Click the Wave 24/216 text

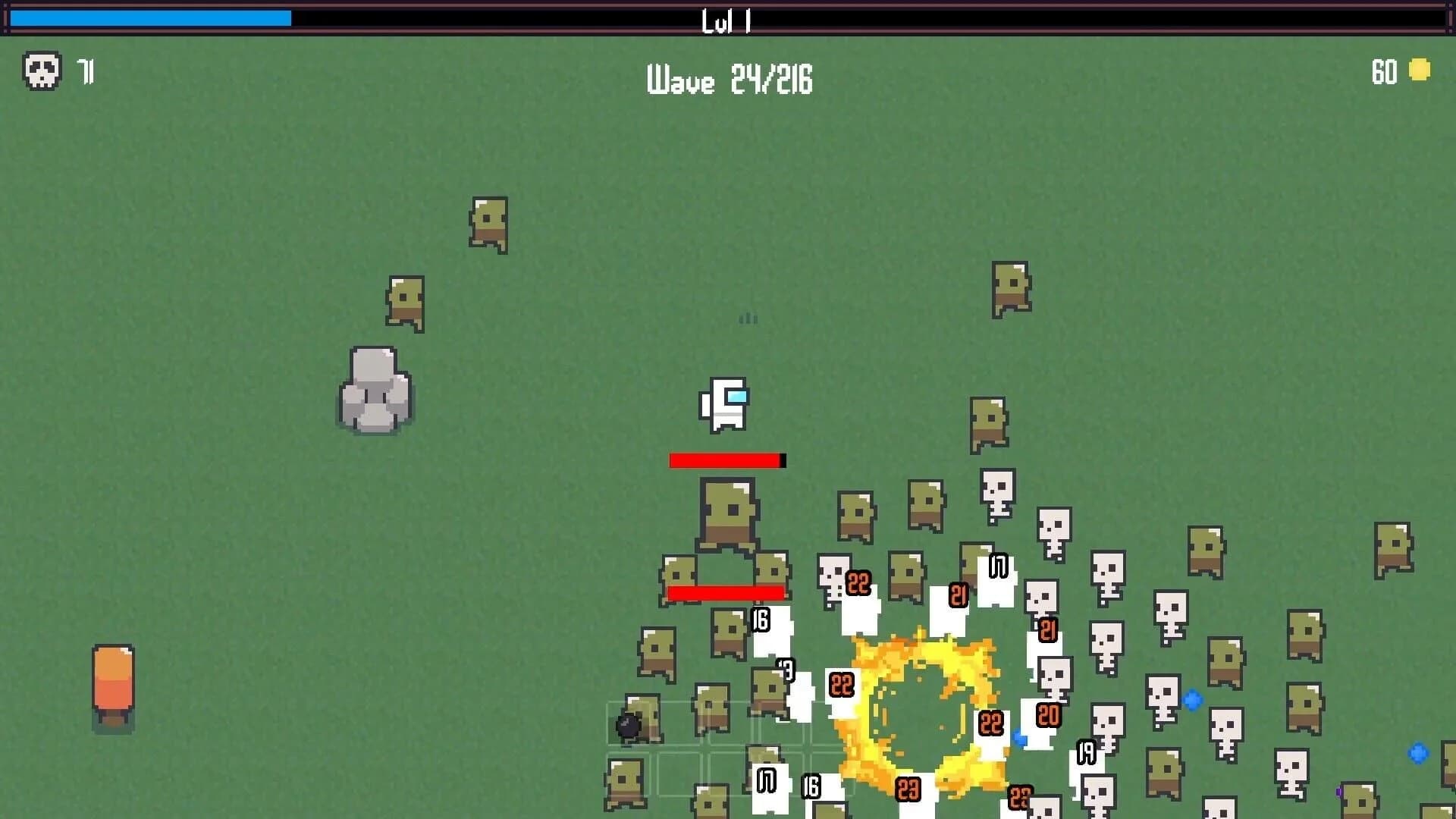coord(730,80)
